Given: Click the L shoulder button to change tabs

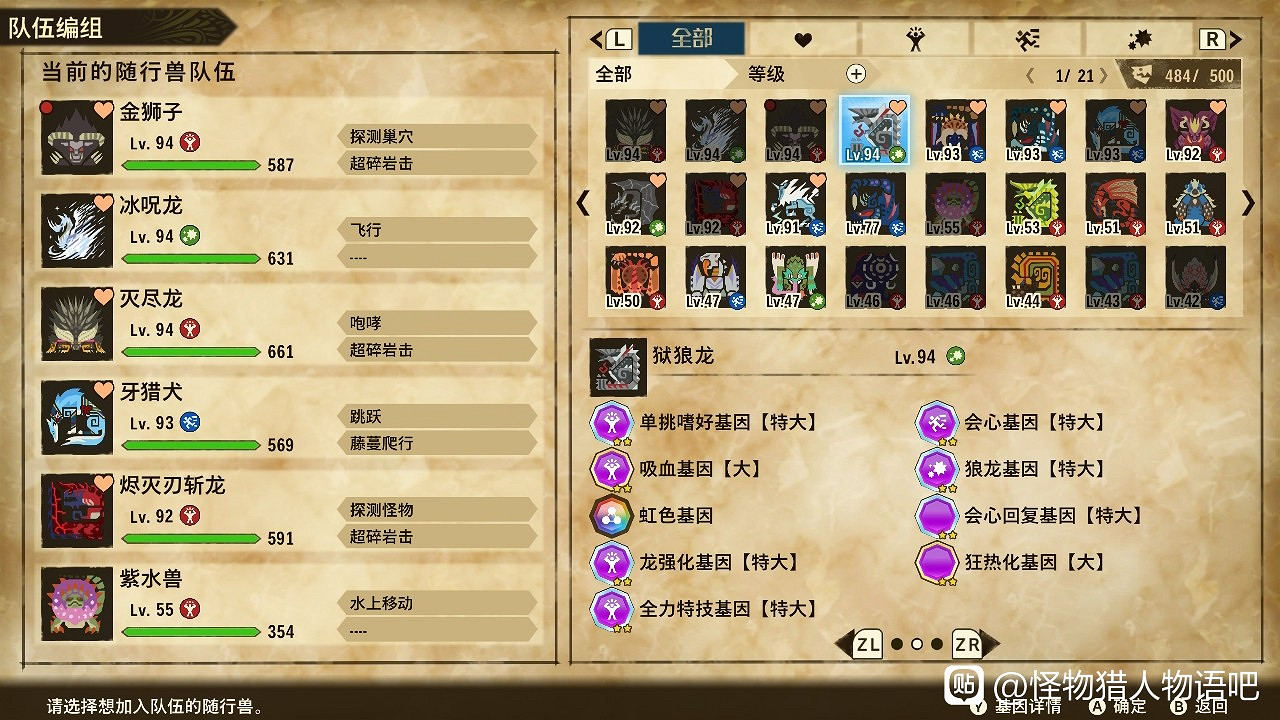Looking at the screenshot, I should click(618, 38).
